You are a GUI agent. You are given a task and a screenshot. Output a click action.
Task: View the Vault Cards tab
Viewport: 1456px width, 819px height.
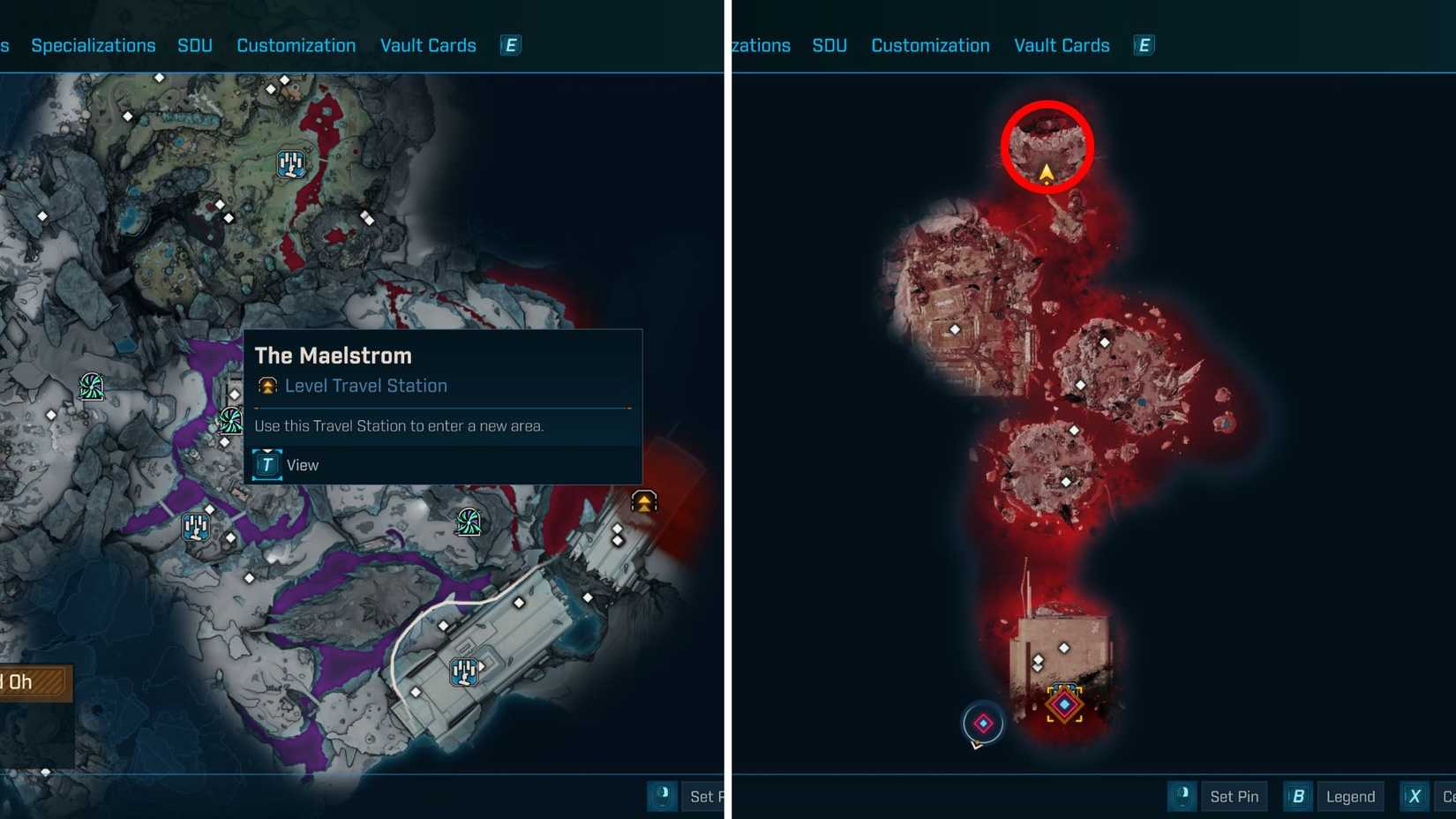click(428, 45)
